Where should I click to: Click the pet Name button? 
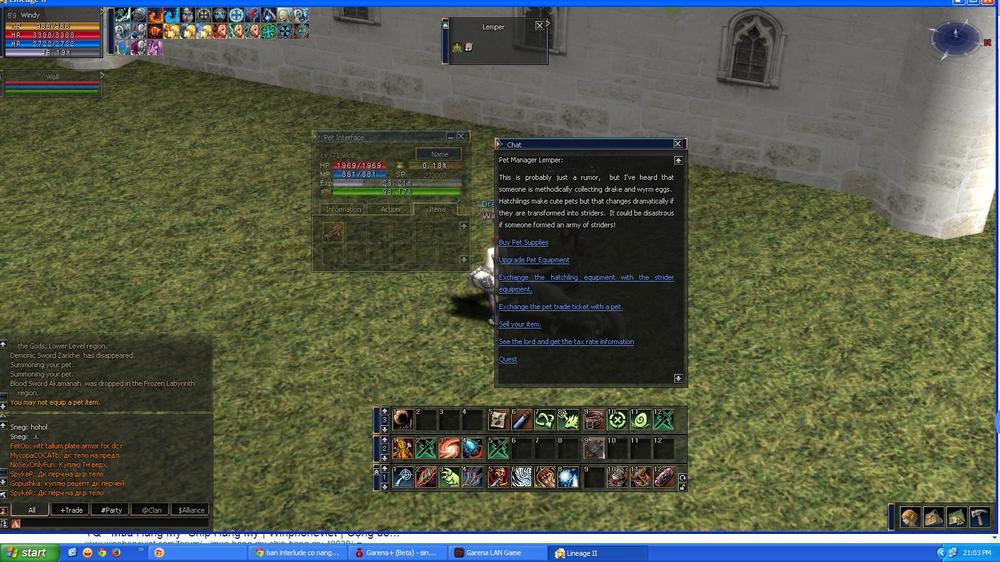pyautogui.click(x=438, y=155)
